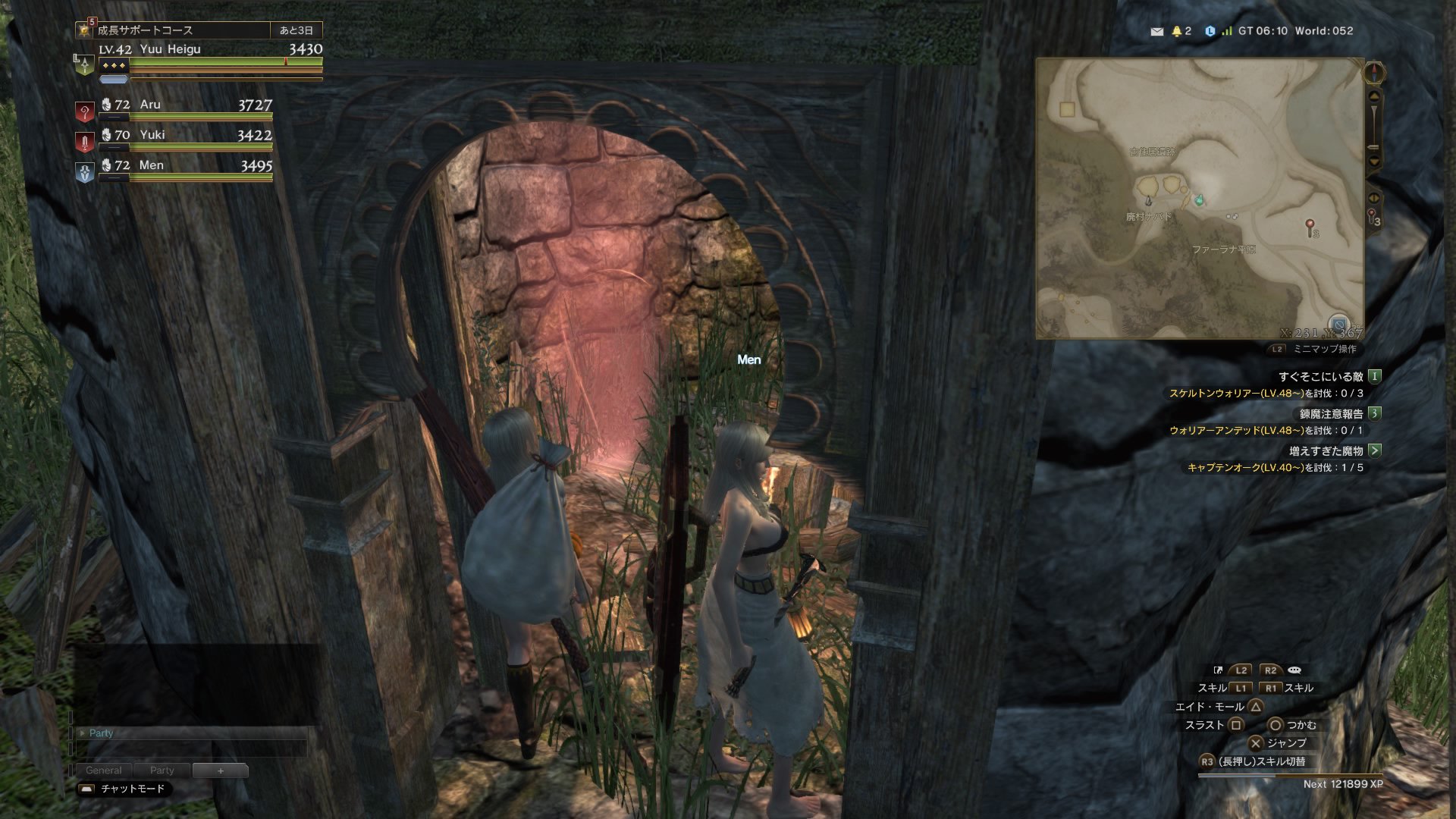
Task: Open the 増えすぎた魔物 quest entry
Action: coord(1326,451)
